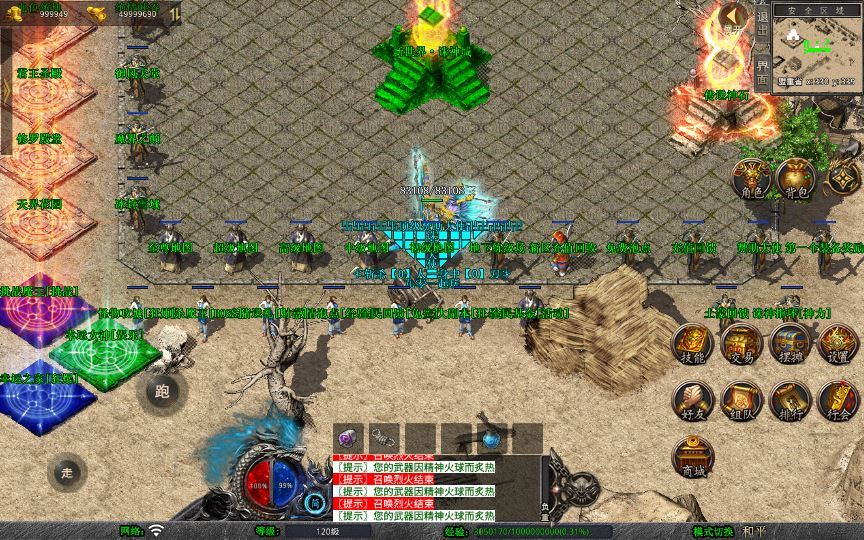The image size is (864, 540).
Task: Open the 技能 skills menu
Action: pyautogui.click(x=692, y=345)
